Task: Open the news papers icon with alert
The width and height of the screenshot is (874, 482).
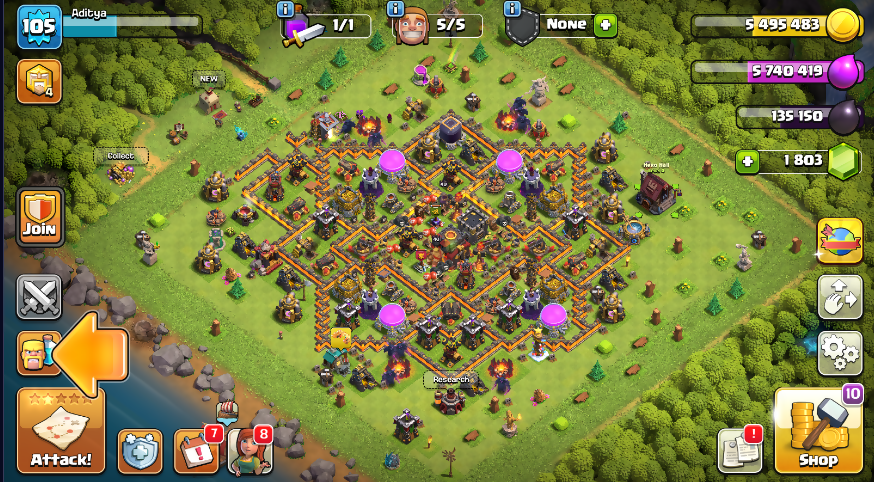Action: point(739,451)
